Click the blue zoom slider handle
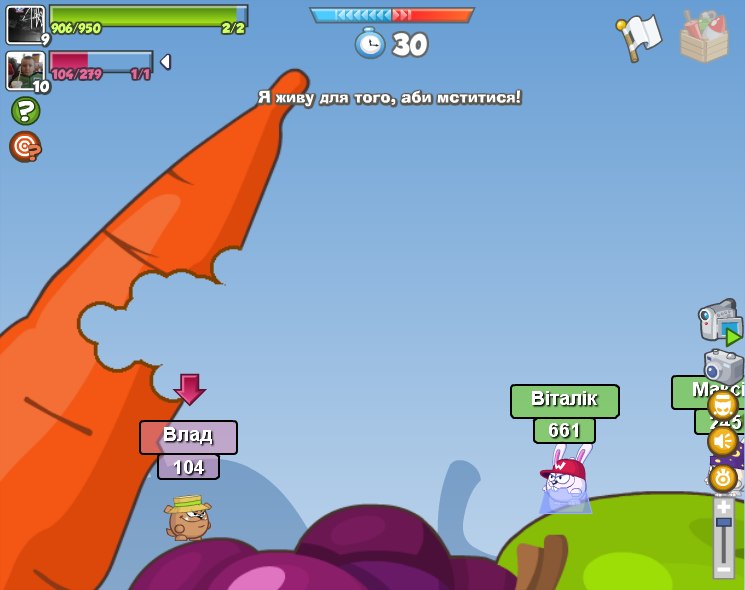745x590 pixels. (723, 523)
